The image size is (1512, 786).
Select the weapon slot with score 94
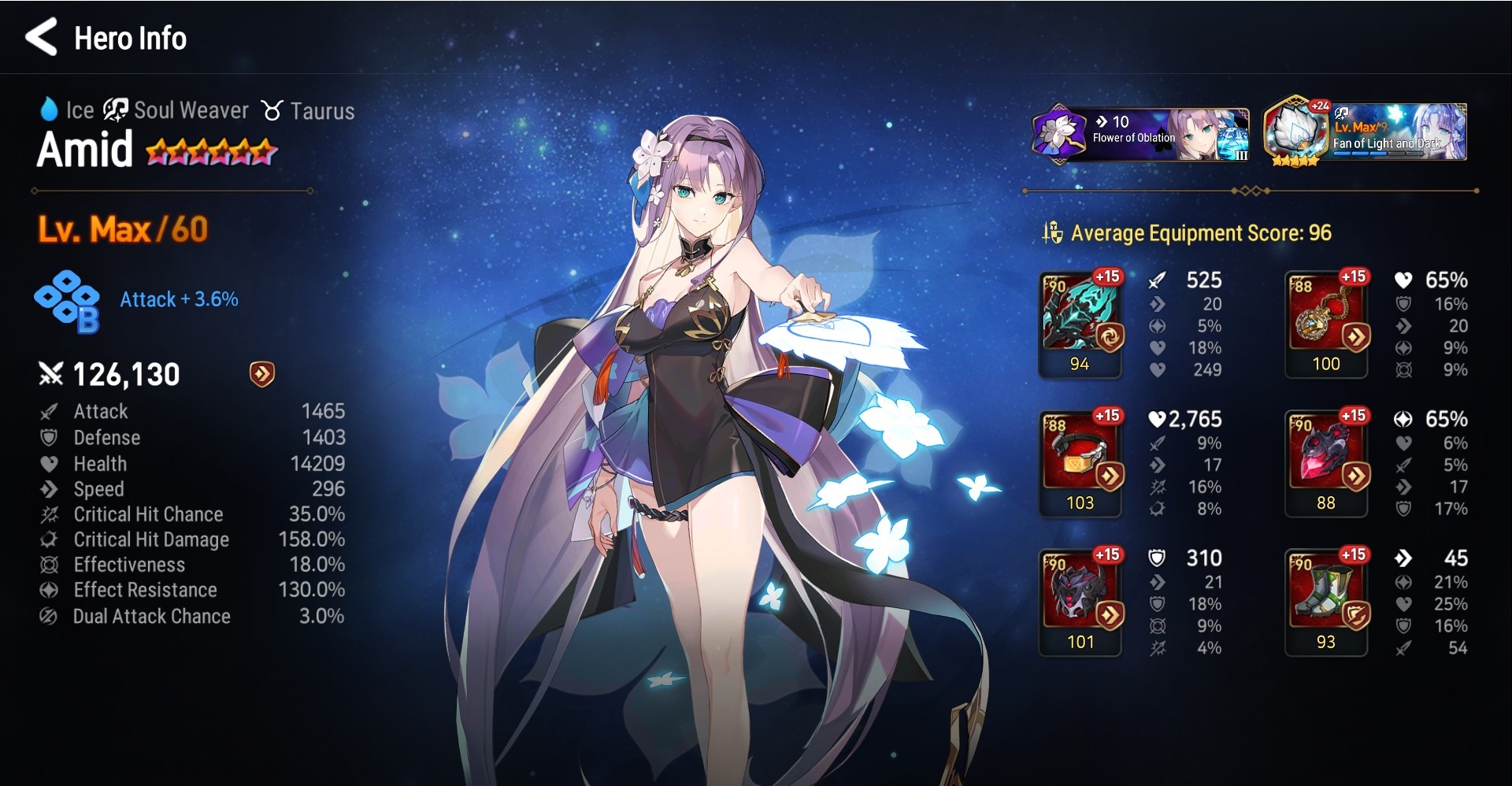click(x=1080, y=324)
